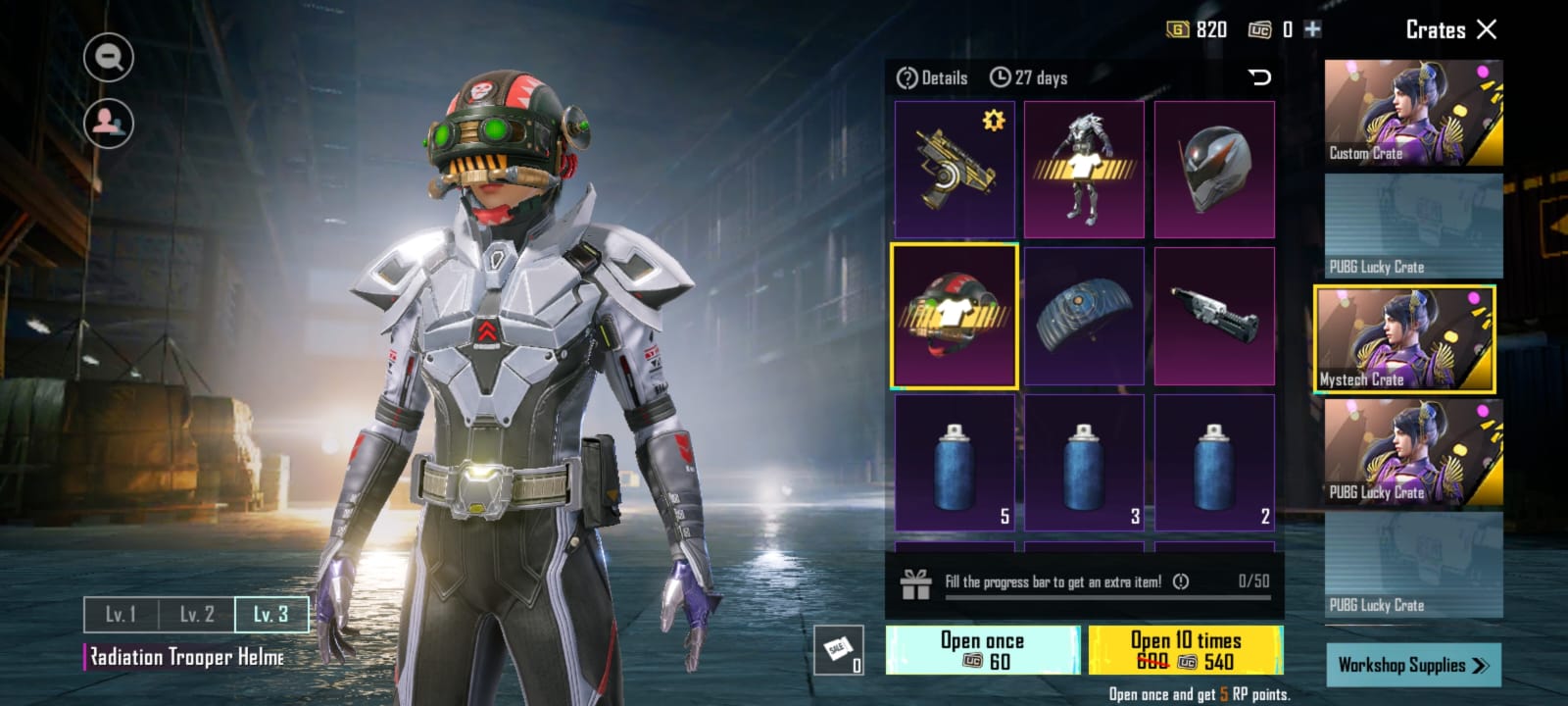Open crate 10 times for 540 UC

click(x=1185, y=650)
